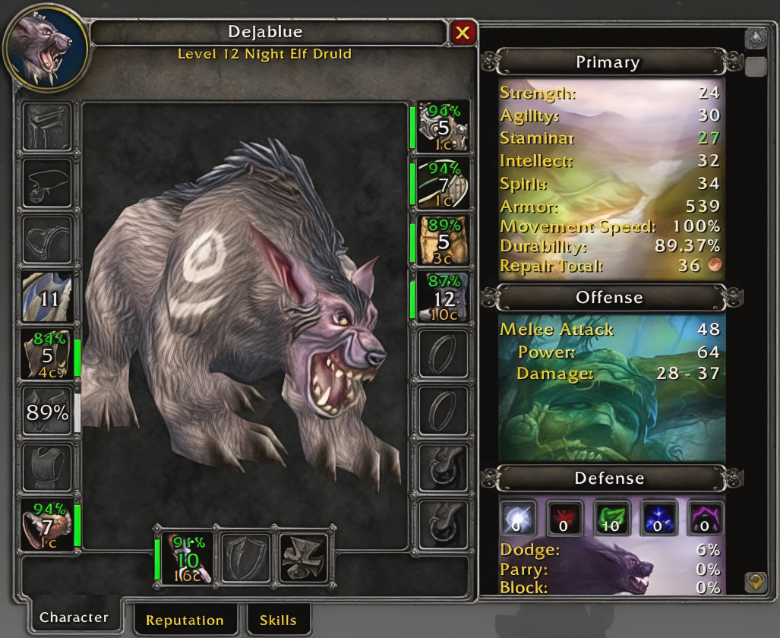Click the chest armor slot at 84% durability
This screenshot has height=638, width=780.
tap(47, 355)
